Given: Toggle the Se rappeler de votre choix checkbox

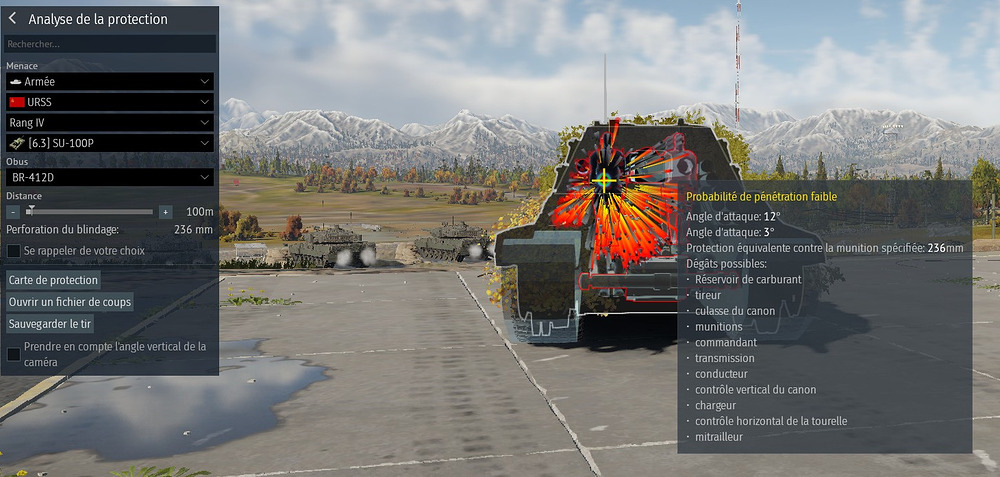Looking at the screenshot, I should tap(14, 250).
